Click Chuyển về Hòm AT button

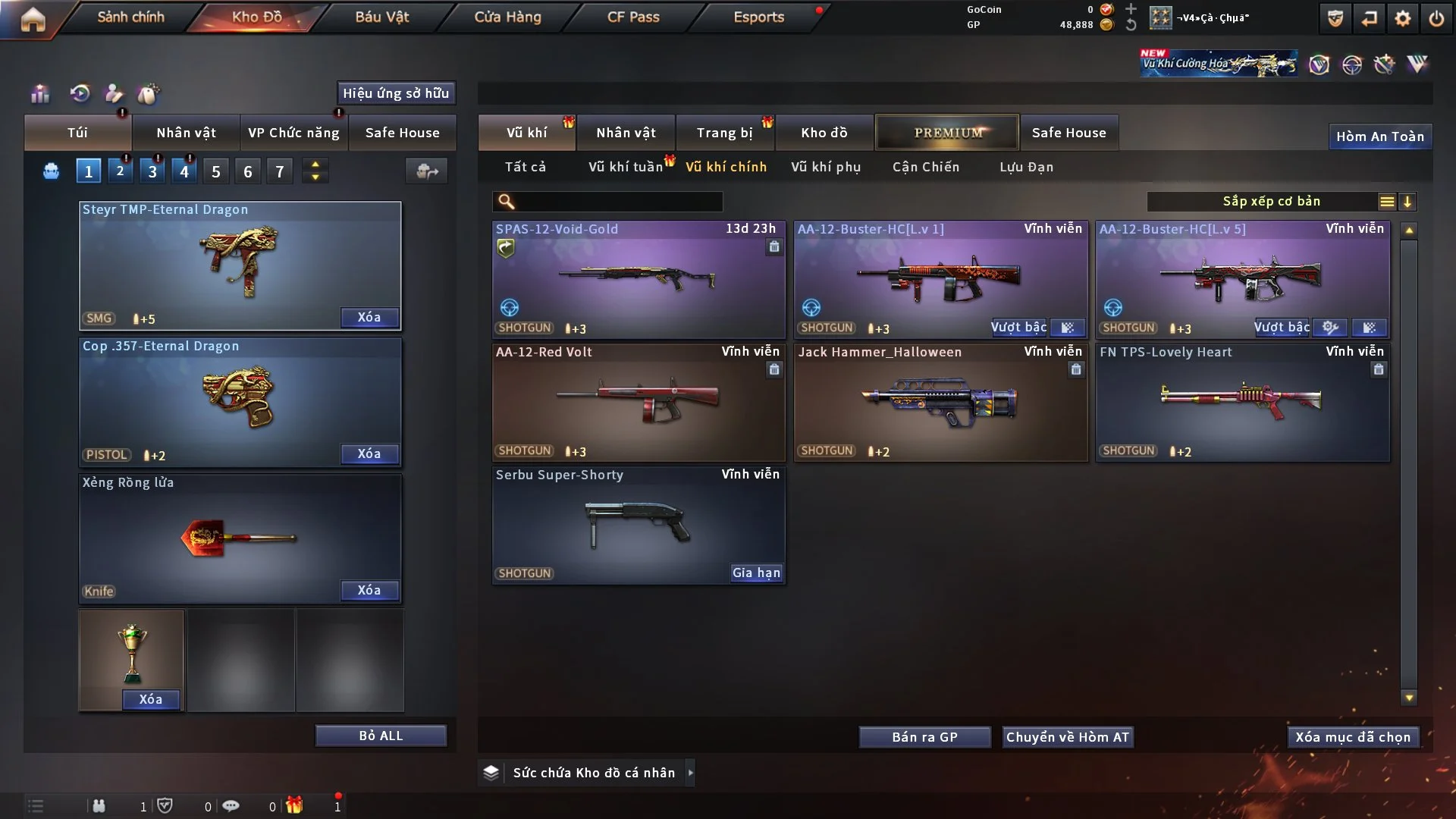(x=1068, y=737)
